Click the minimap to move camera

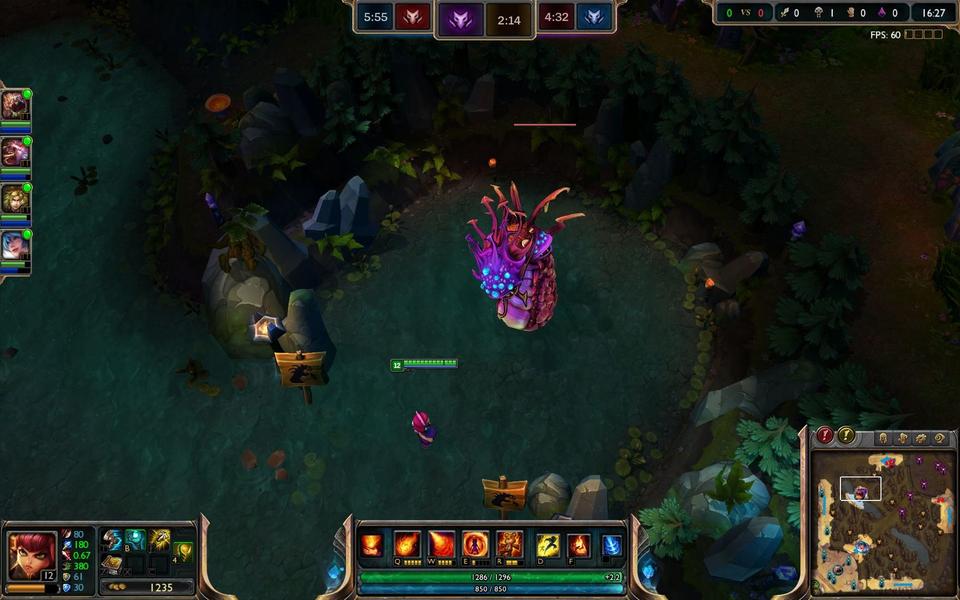[878, 520]
